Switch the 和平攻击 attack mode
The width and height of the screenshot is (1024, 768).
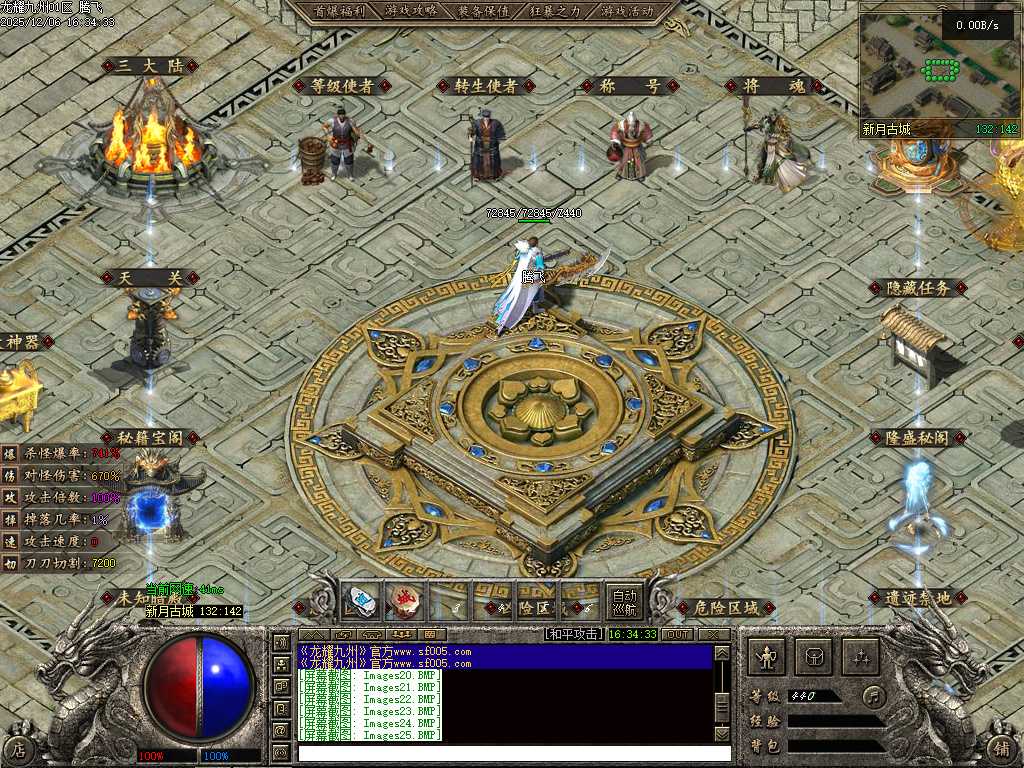[x=573, y=634]
